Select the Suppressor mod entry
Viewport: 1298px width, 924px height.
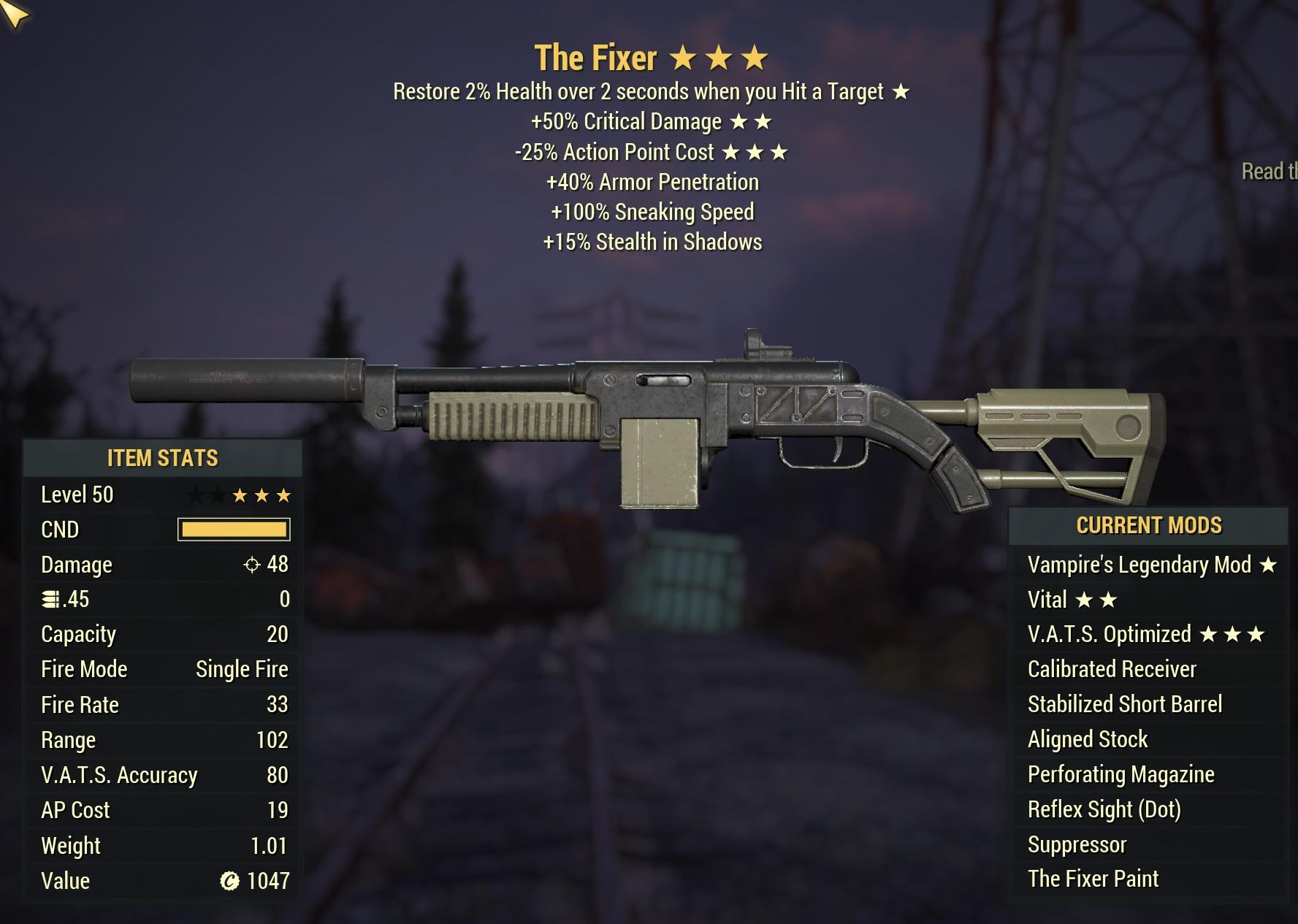click(1077, 844)
